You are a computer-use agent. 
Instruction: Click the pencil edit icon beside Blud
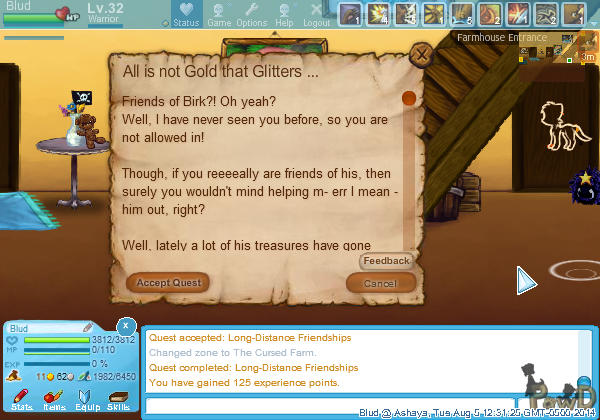88,327
